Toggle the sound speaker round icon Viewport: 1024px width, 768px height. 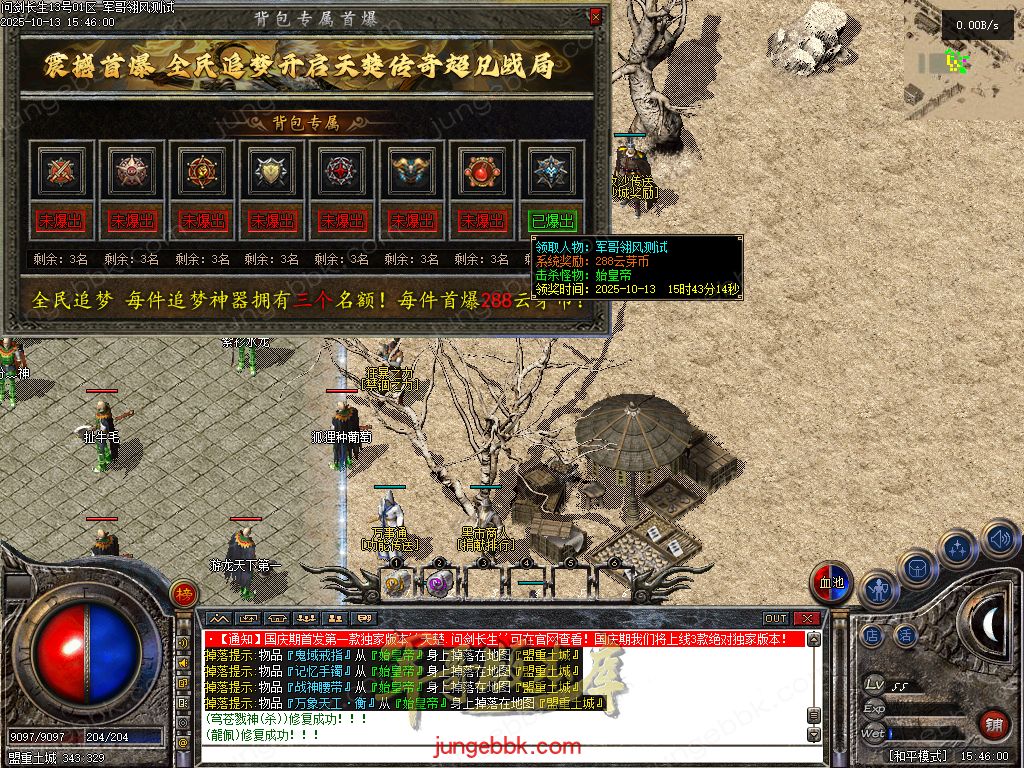(x=999, y=540)
